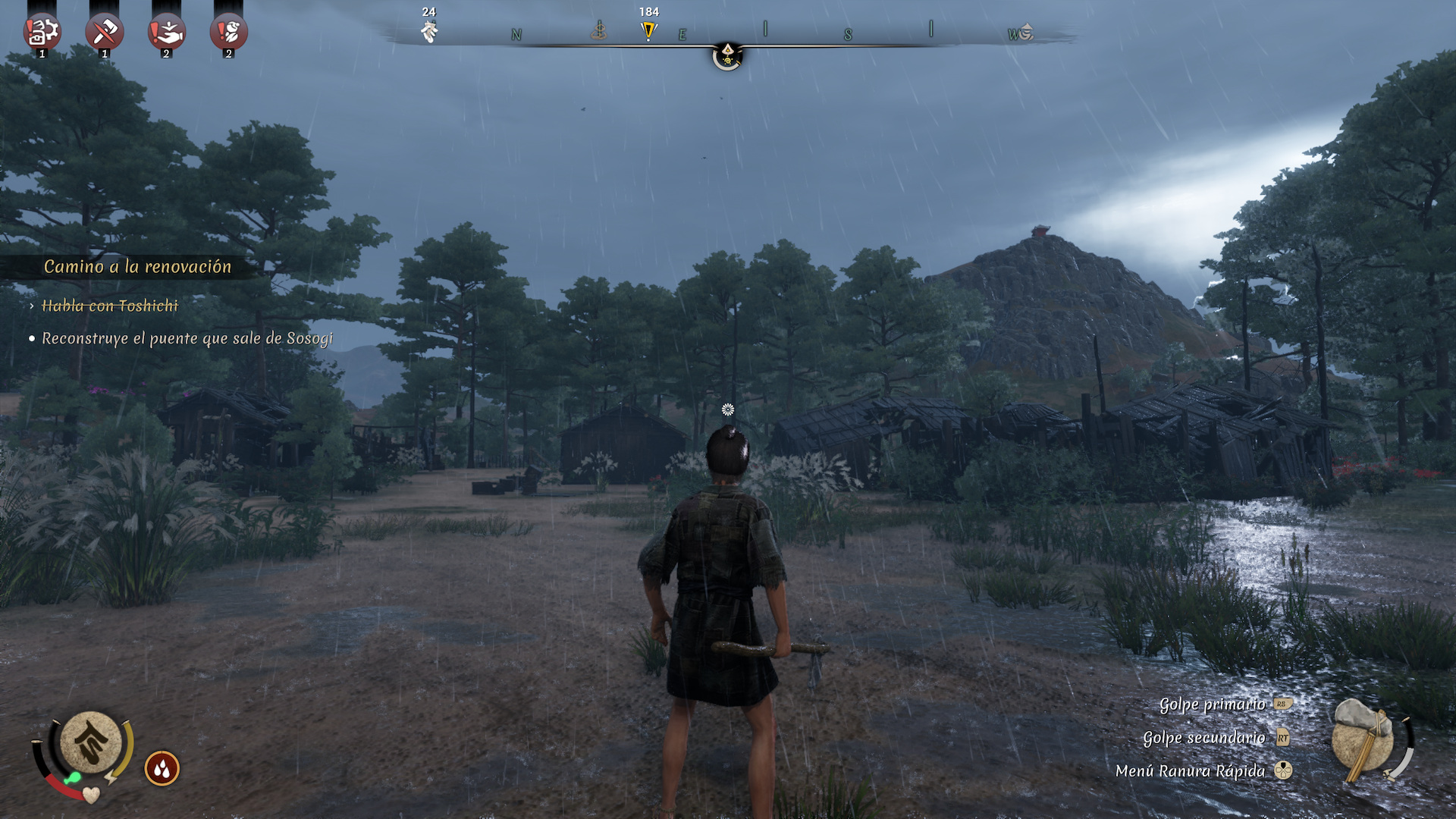
Task: Click the villager alert icon with exclamation mark
Action: click(229, 33)
